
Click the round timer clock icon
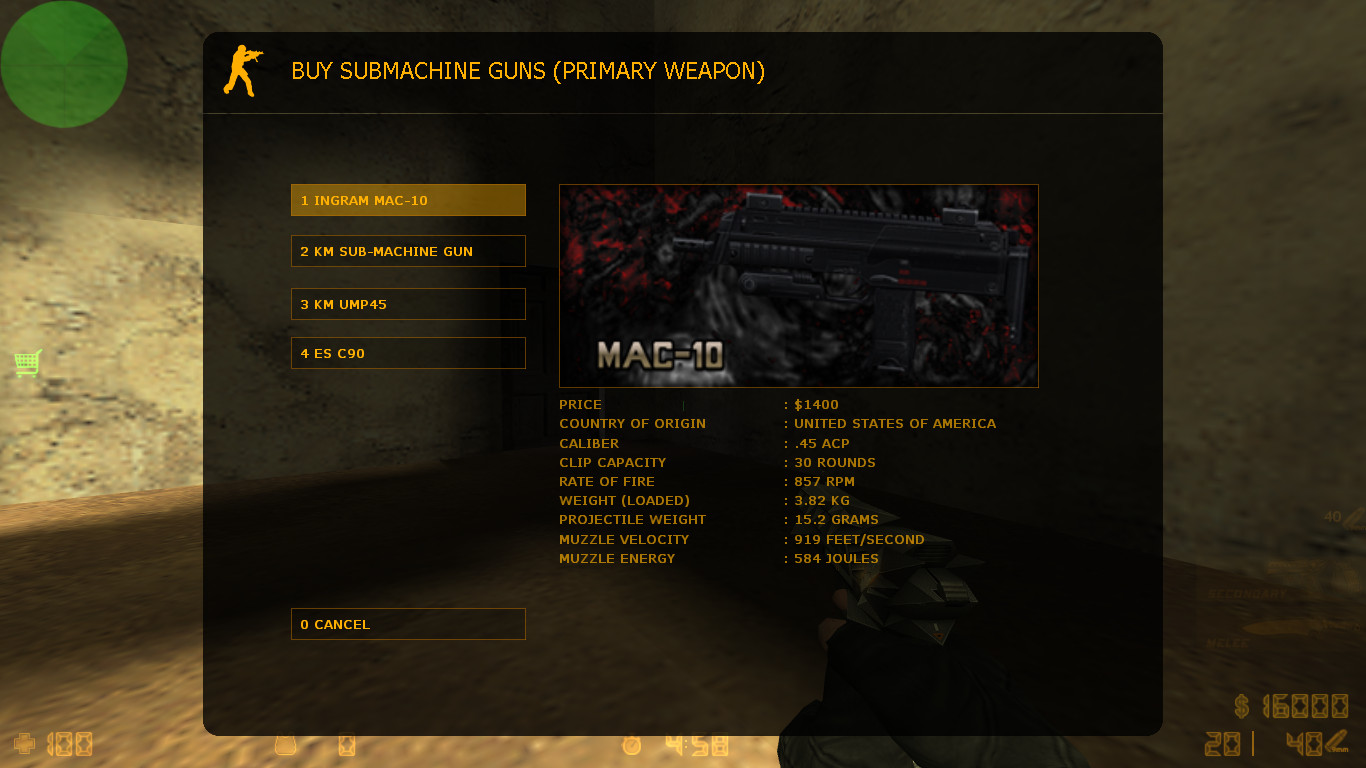[x=631, y=744]
